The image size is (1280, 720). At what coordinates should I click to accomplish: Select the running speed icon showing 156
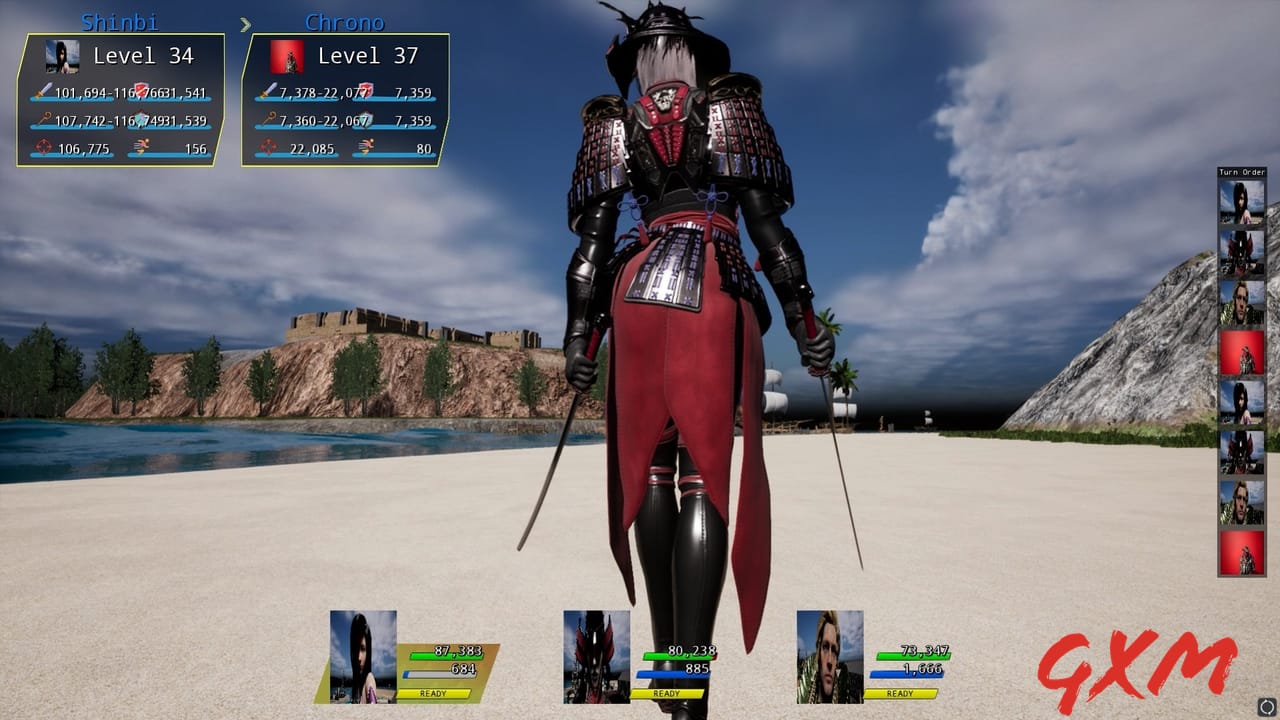[143, 146]
